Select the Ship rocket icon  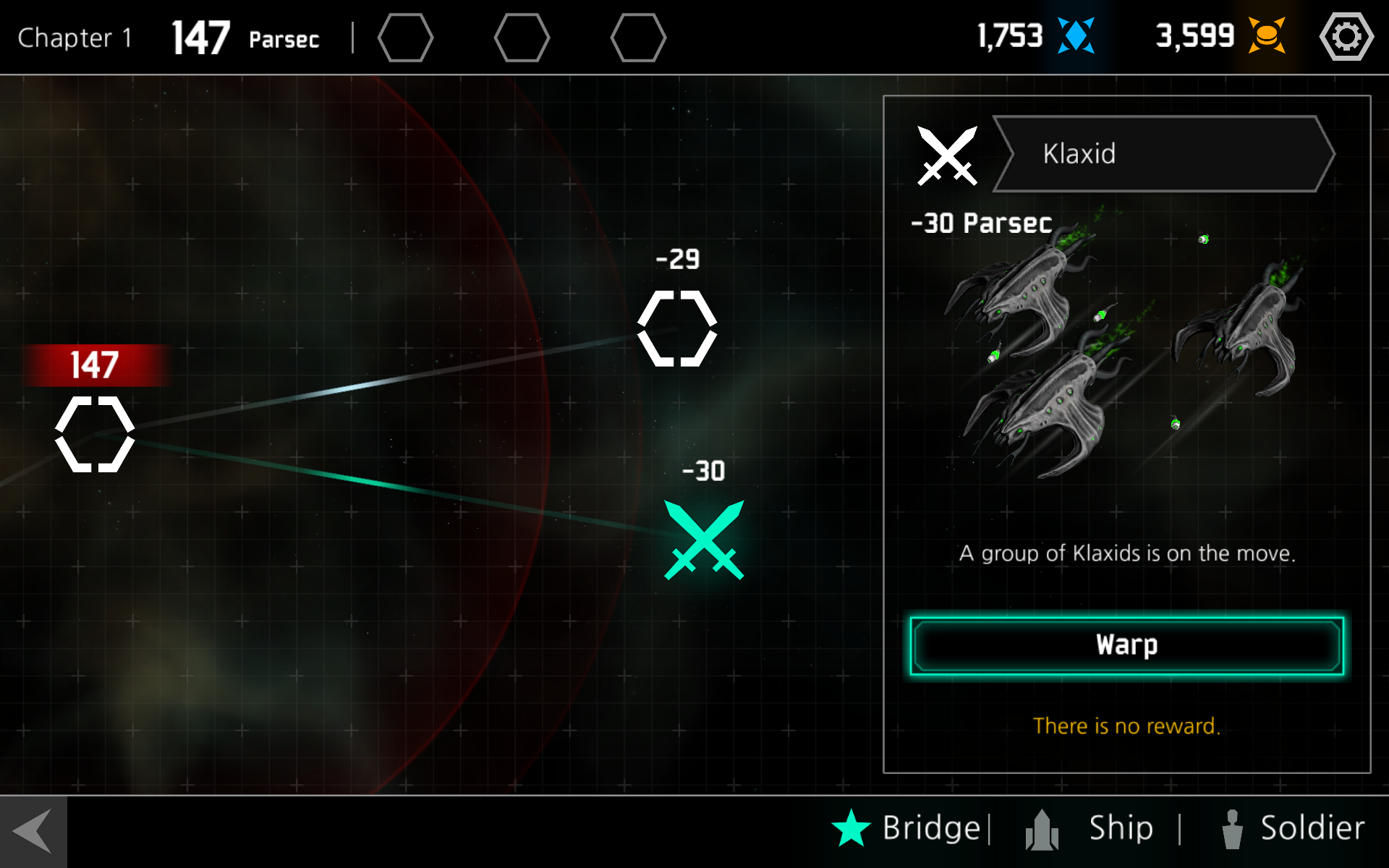(1041, 827)
